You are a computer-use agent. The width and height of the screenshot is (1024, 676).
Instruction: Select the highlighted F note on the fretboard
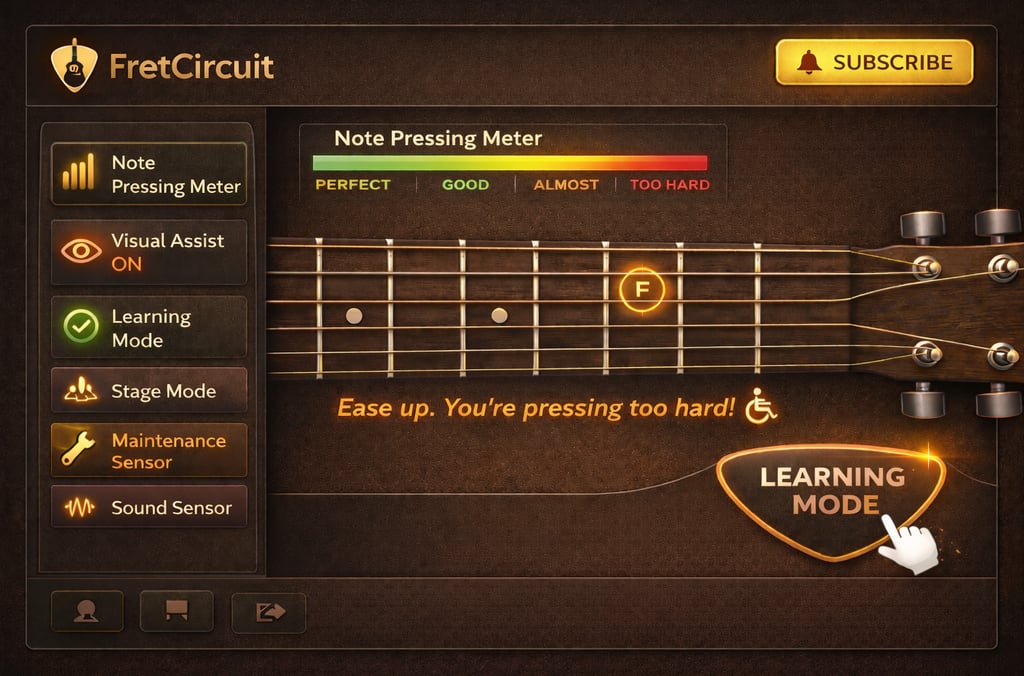(641, 290)
